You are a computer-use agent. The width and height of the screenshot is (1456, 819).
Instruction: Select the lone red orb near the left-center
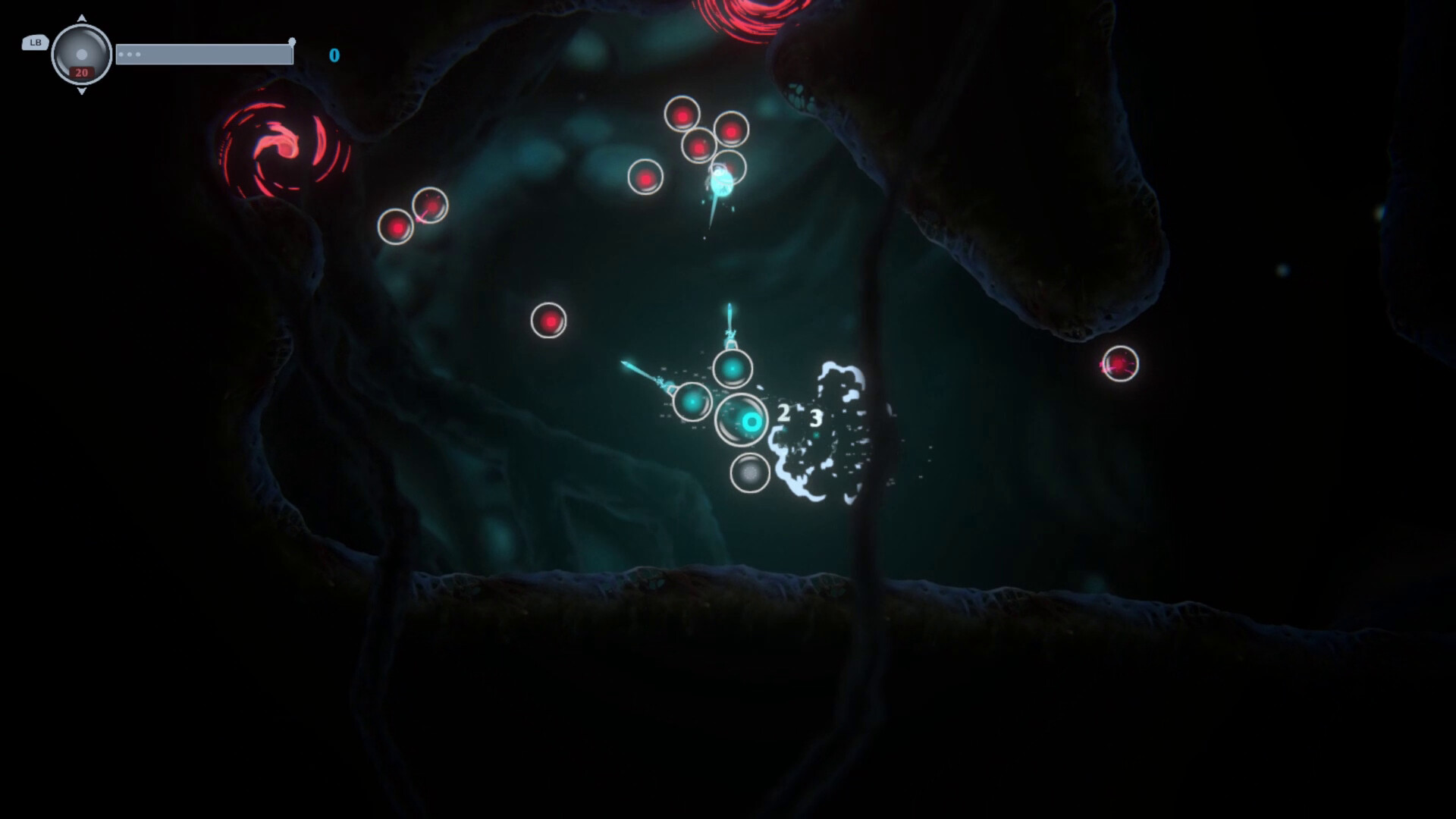point(548,319)
